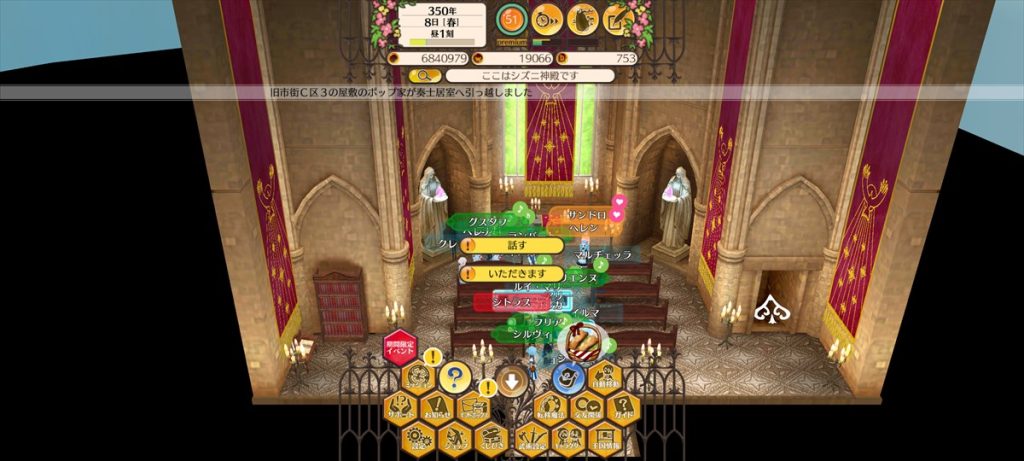Viewport: 1024px width, 461px height.
Task: Open the pencil and note icon
Action: [617, 17]
